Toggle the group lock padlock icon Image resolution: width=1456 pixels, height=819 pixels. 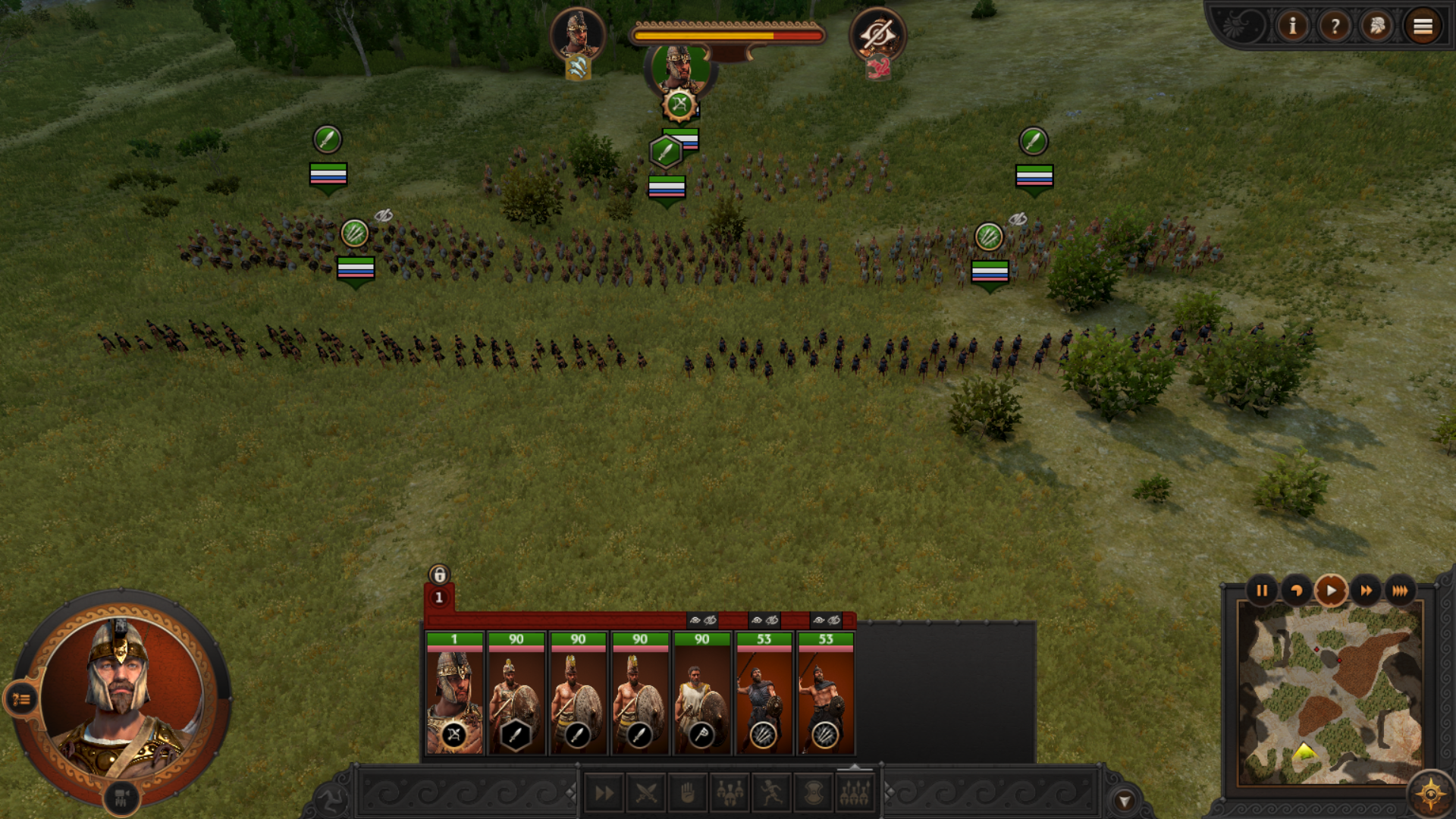(x=439, y=574)
